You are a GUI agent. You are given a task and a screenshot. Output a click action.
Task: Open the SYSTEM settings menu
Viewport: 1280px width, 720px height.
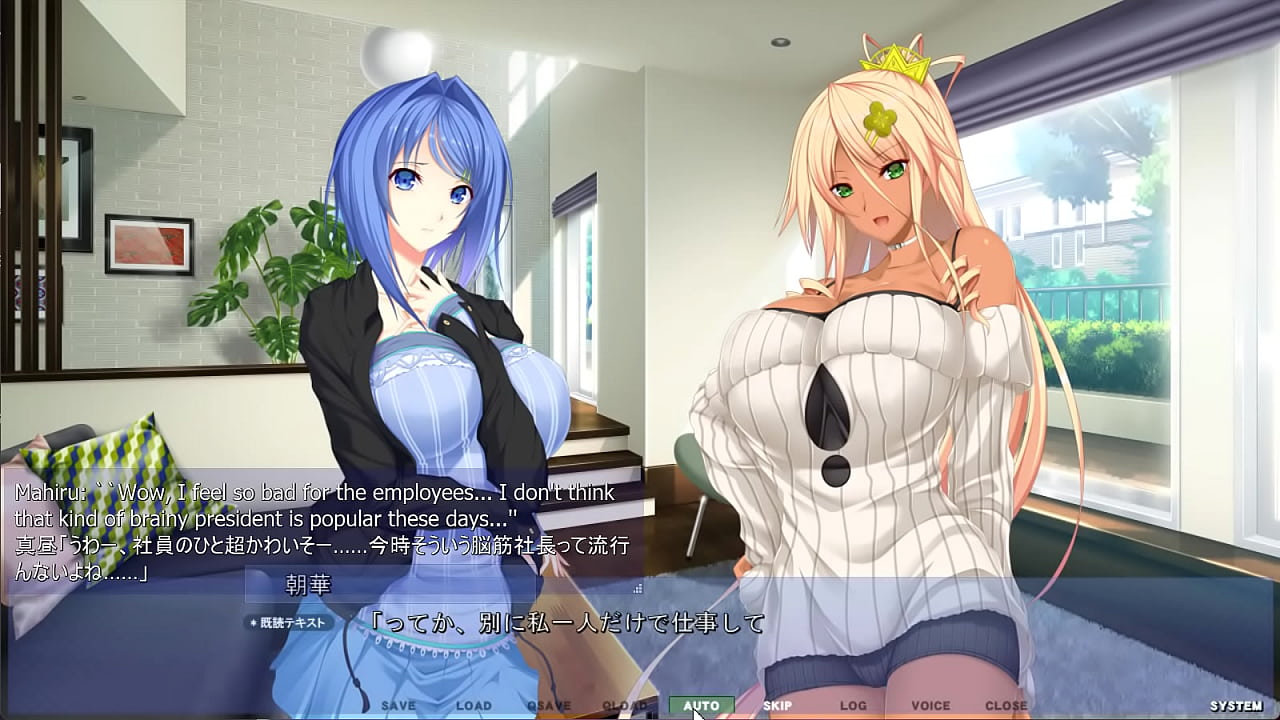(1235, 705)
